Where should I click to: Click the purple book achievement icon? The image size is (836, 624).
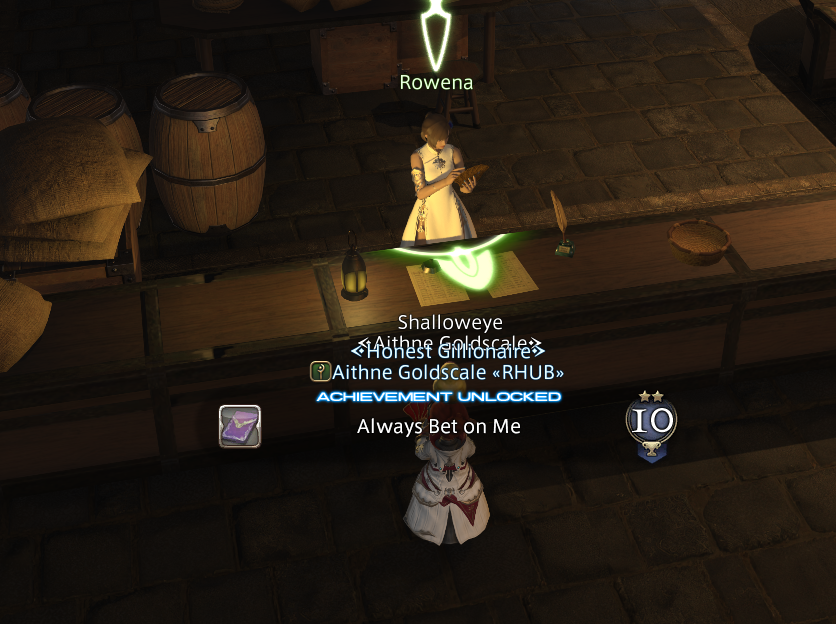[x=240, y=426]
